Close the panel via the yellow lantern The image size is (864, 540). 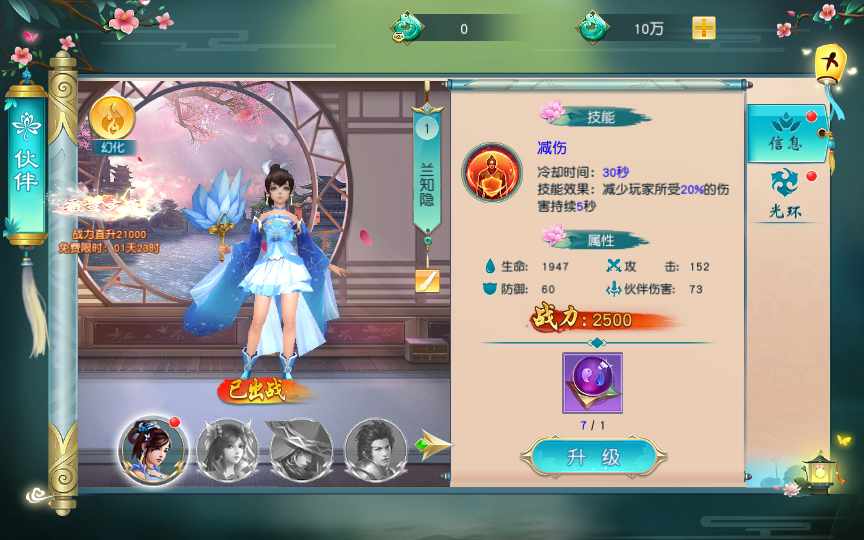(x=828, y=63)
